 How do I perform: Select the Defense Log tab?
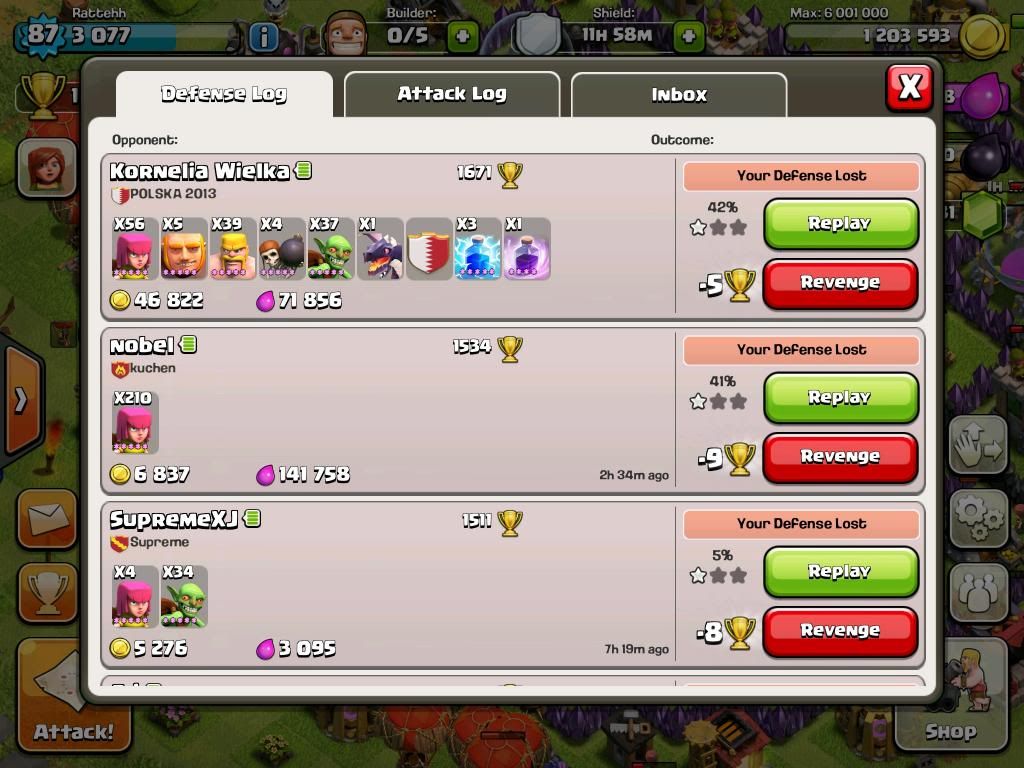click(224, 94)
